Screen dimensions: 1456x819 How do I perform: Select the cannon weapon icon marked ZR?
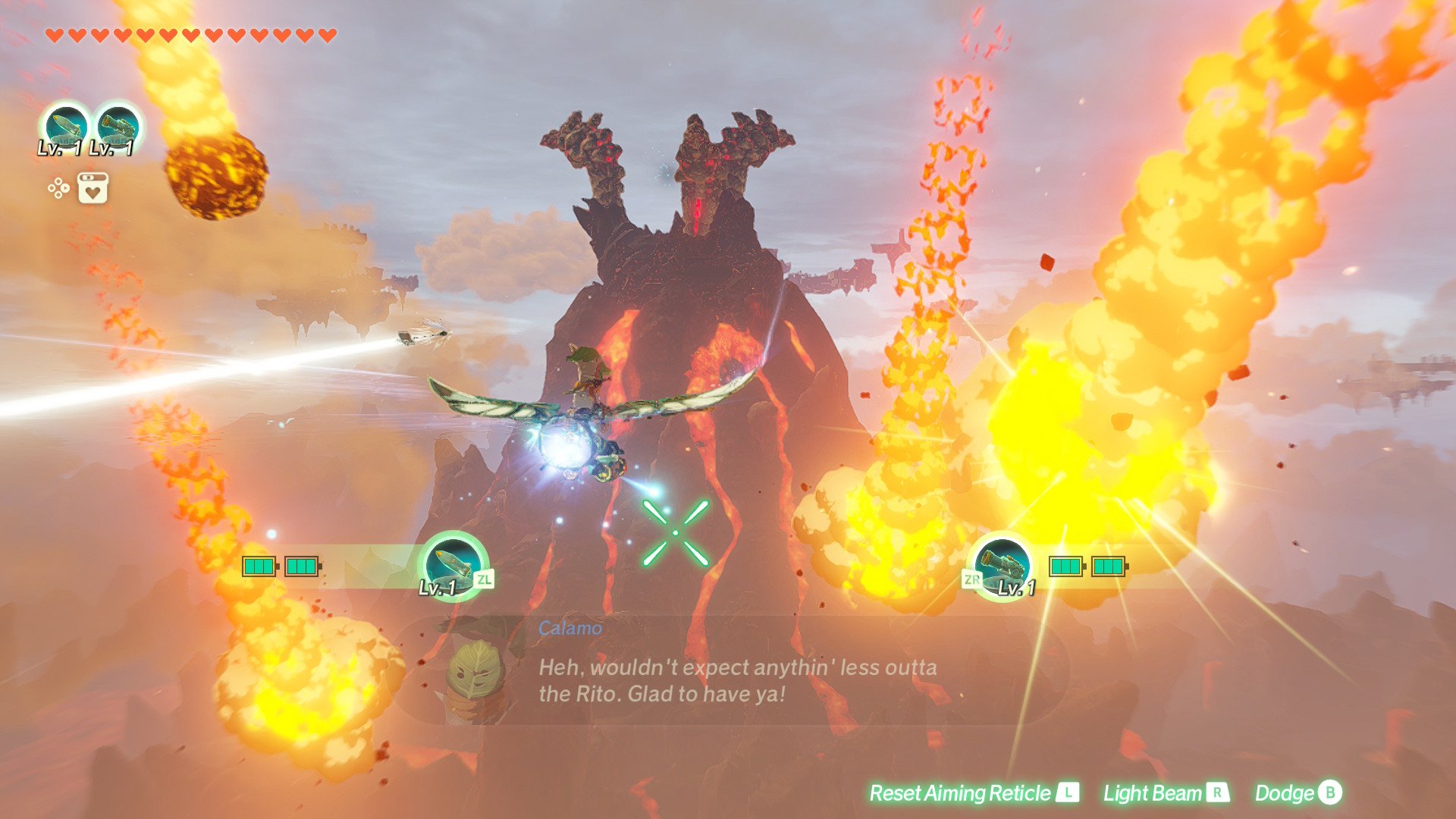(1003, 566)
